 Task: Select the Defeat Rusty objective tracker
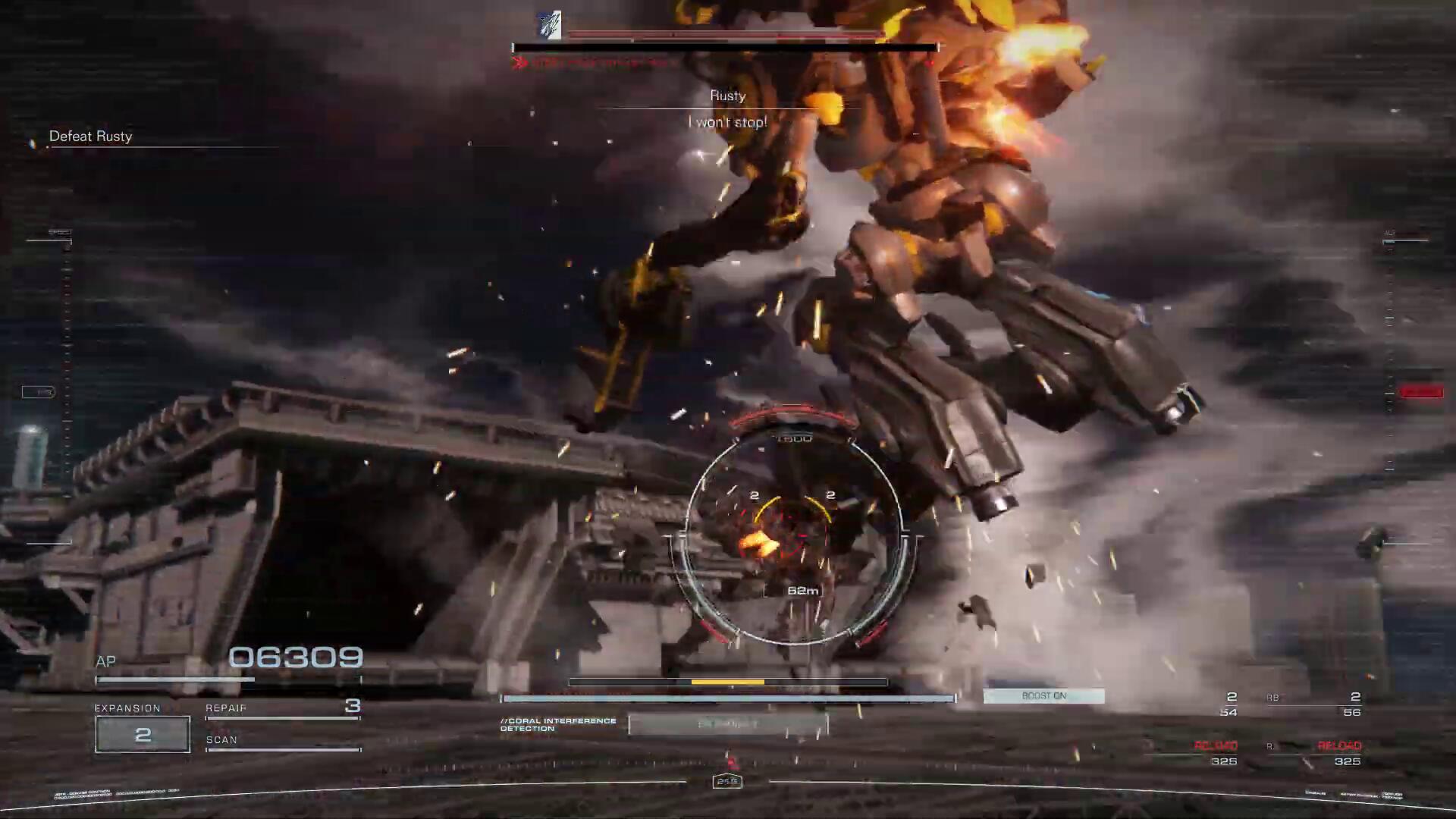91,136
